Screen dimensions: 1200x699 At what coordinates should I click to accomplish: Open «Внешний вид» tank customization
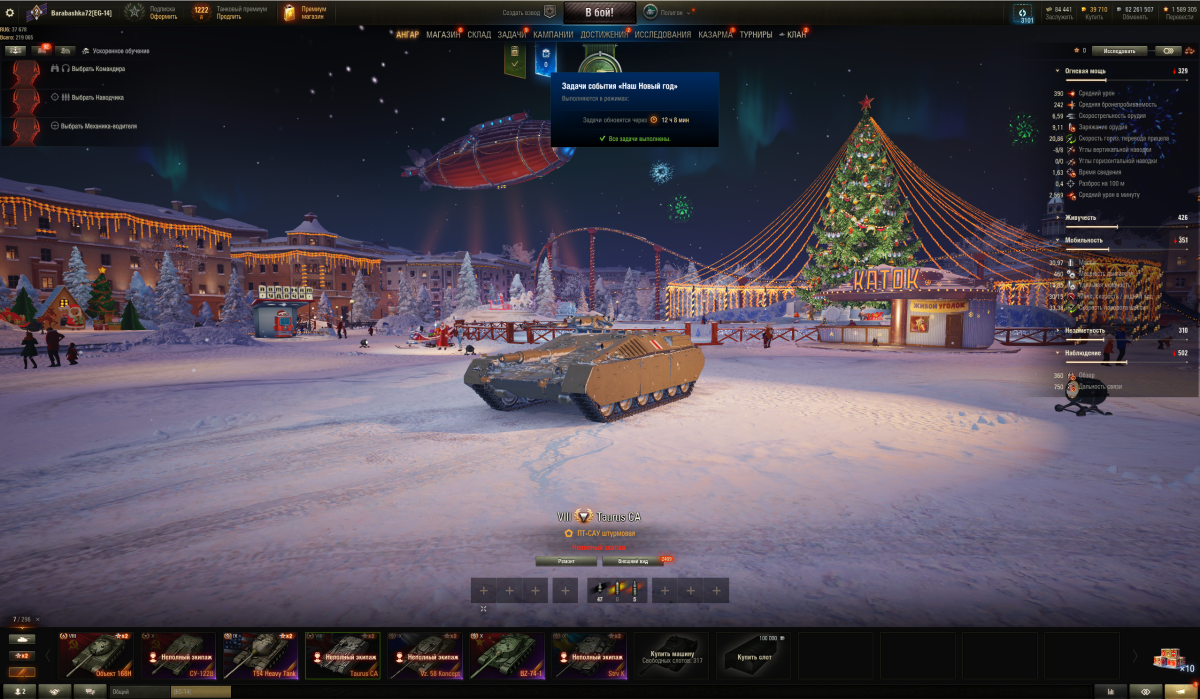click(x=632, y=561)
